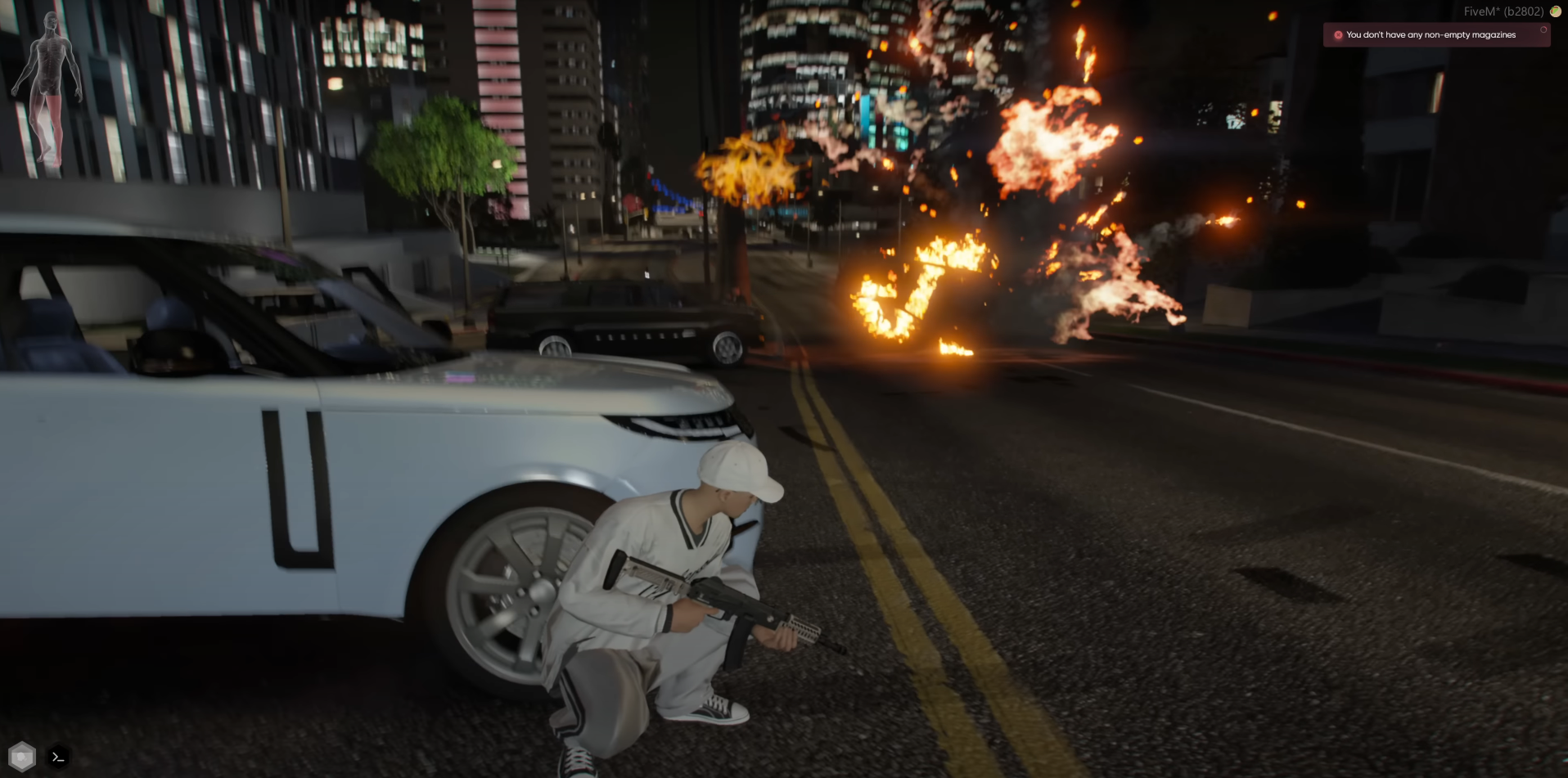The height and width of the screenshot is (778, 1568).
Task: Click the grey voice hexagon icon
Action: tap(22, 757)
